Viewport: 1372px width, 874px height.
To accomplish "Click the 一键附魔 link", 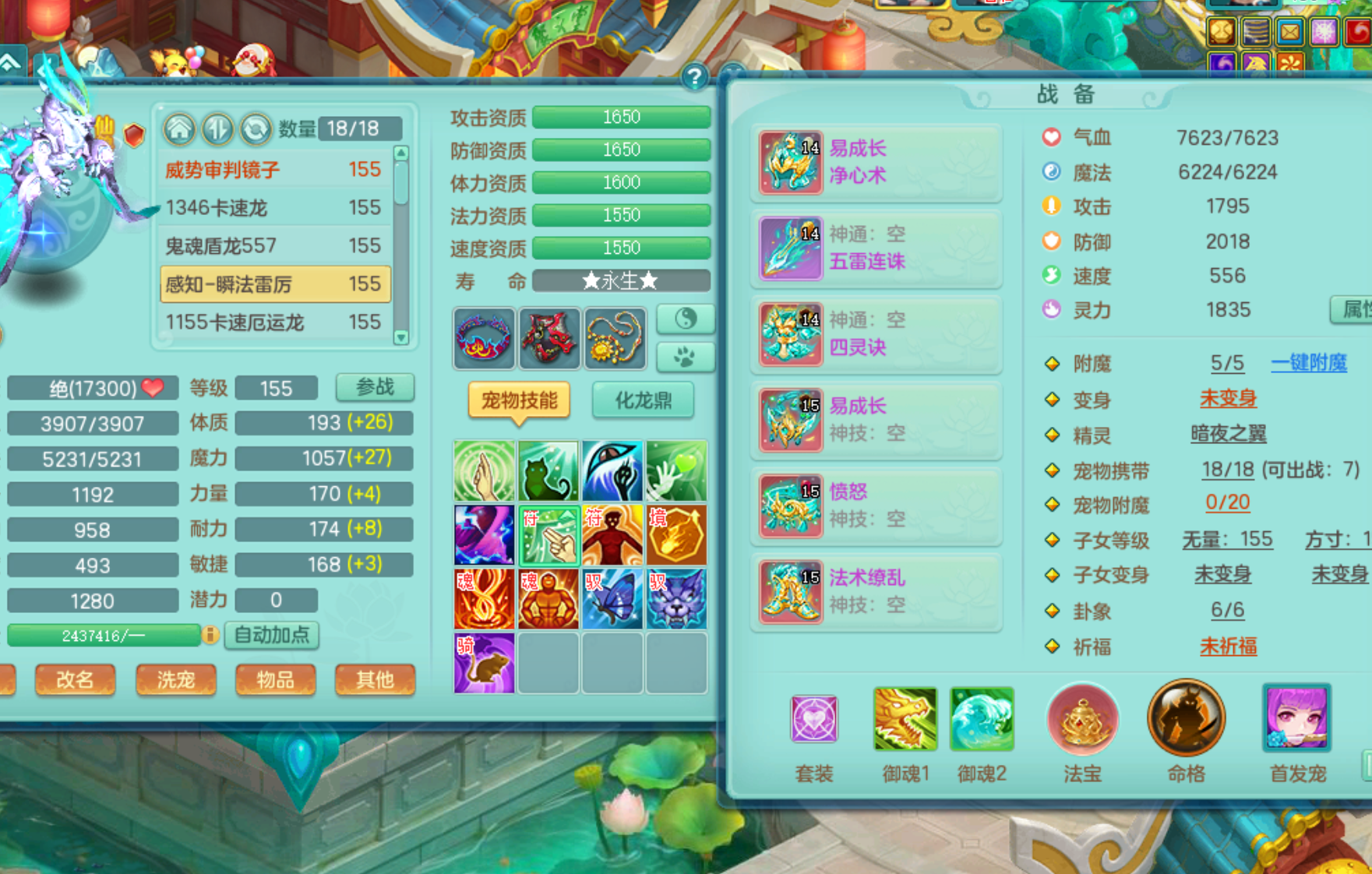I will [1308, 363].
